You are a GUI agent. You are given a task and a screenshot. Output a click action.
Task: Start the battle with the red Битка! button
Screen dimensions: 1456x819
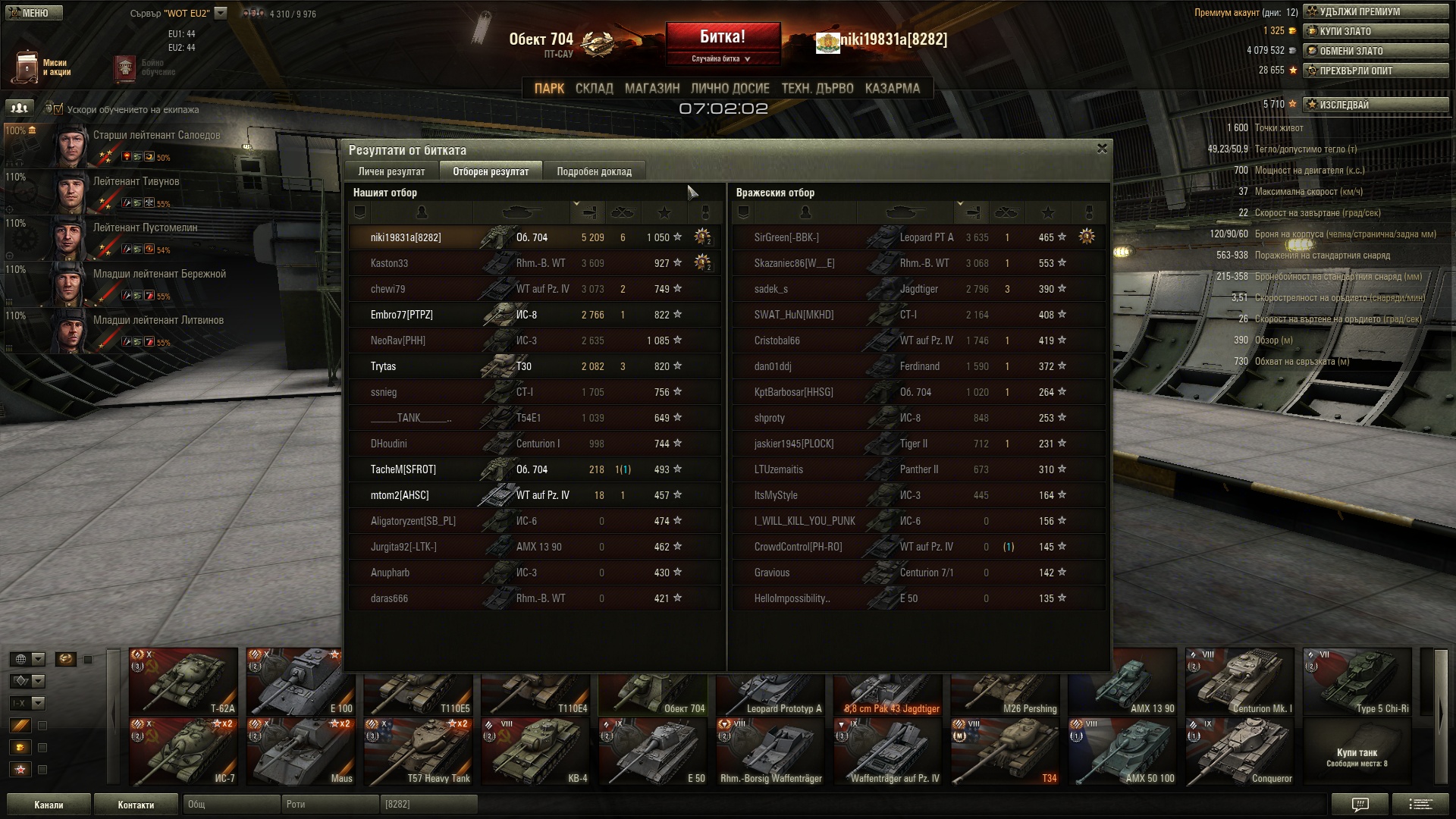(723, 37)
